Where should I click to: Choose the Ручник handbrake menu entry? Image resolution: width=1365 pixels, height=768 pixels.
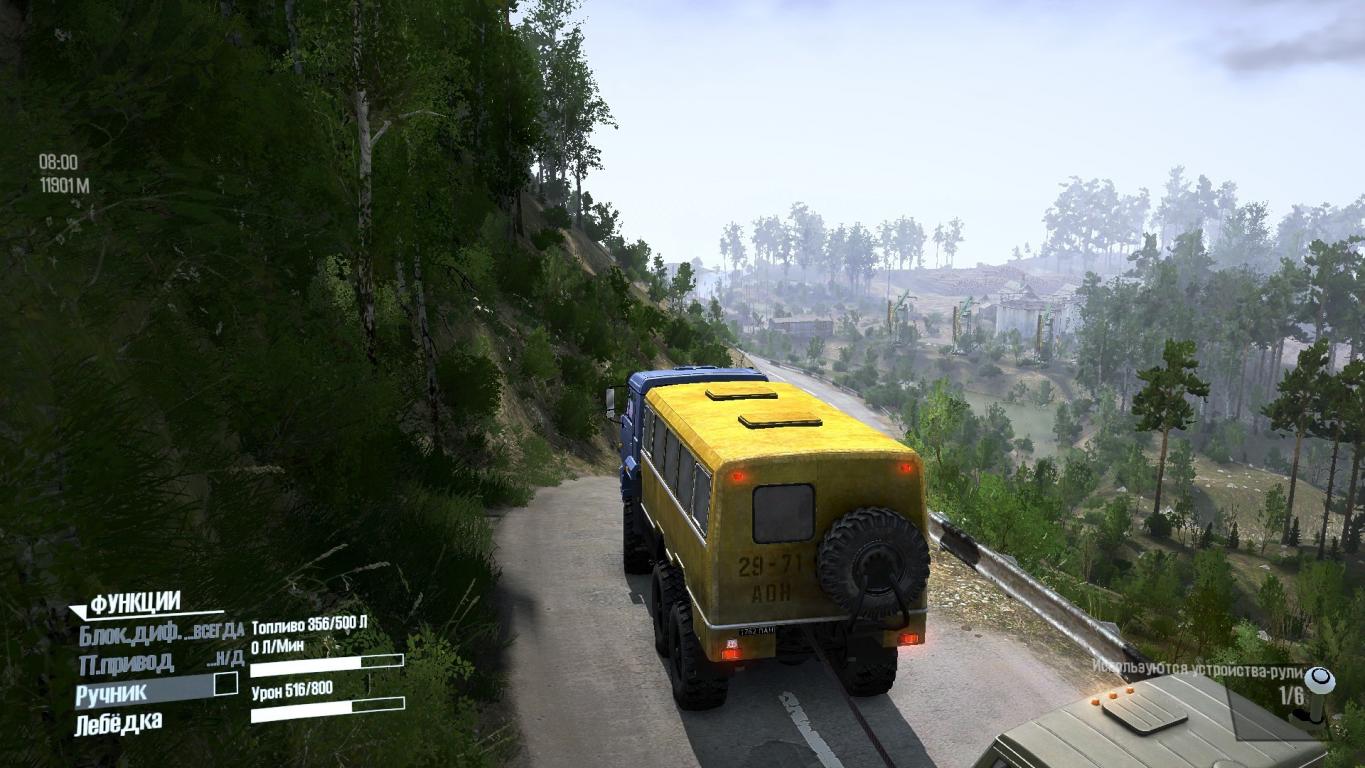pos(112,692)
